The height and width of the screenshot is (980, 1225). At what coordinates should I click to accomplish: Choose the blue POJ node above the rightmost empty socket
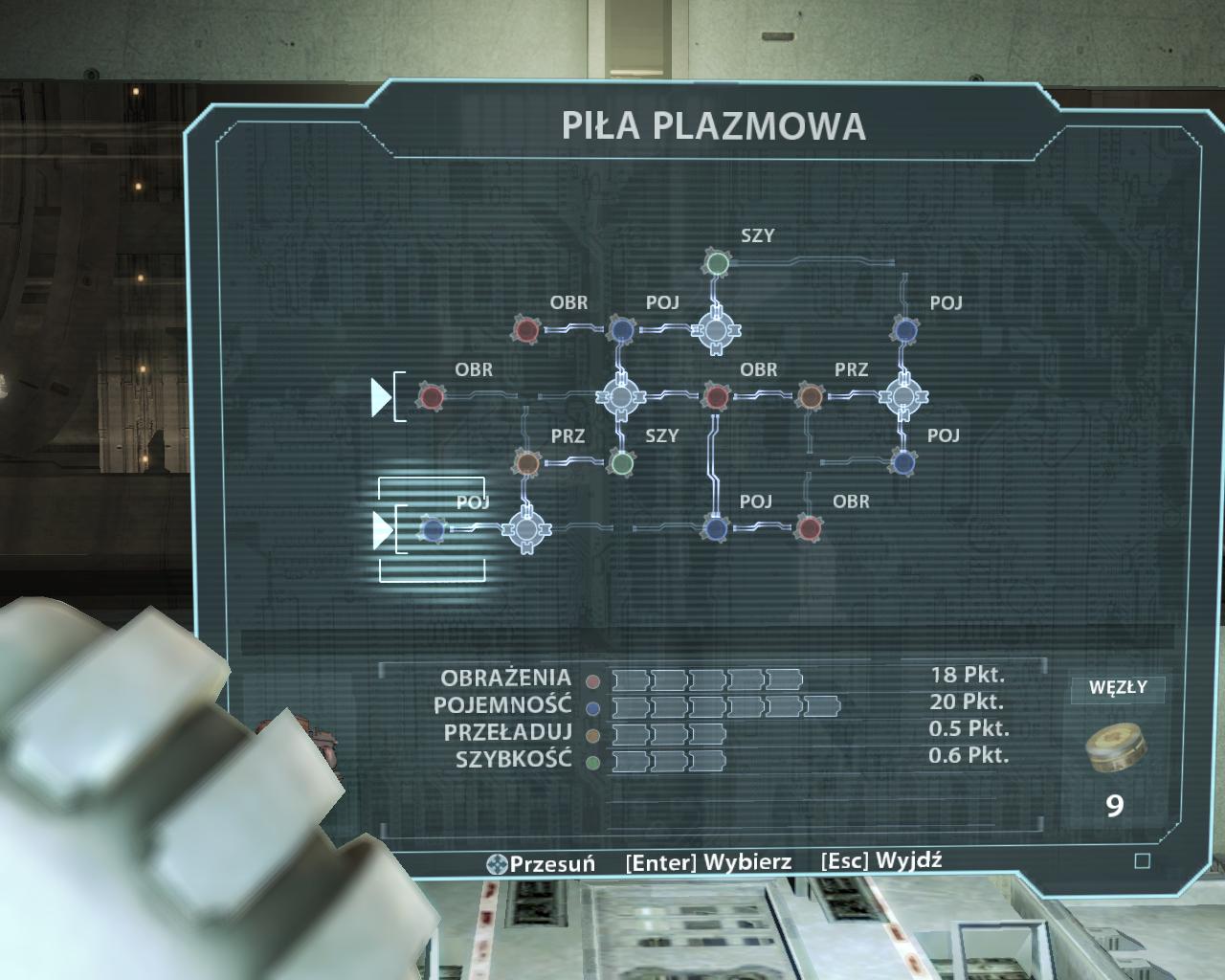[904, 330]
